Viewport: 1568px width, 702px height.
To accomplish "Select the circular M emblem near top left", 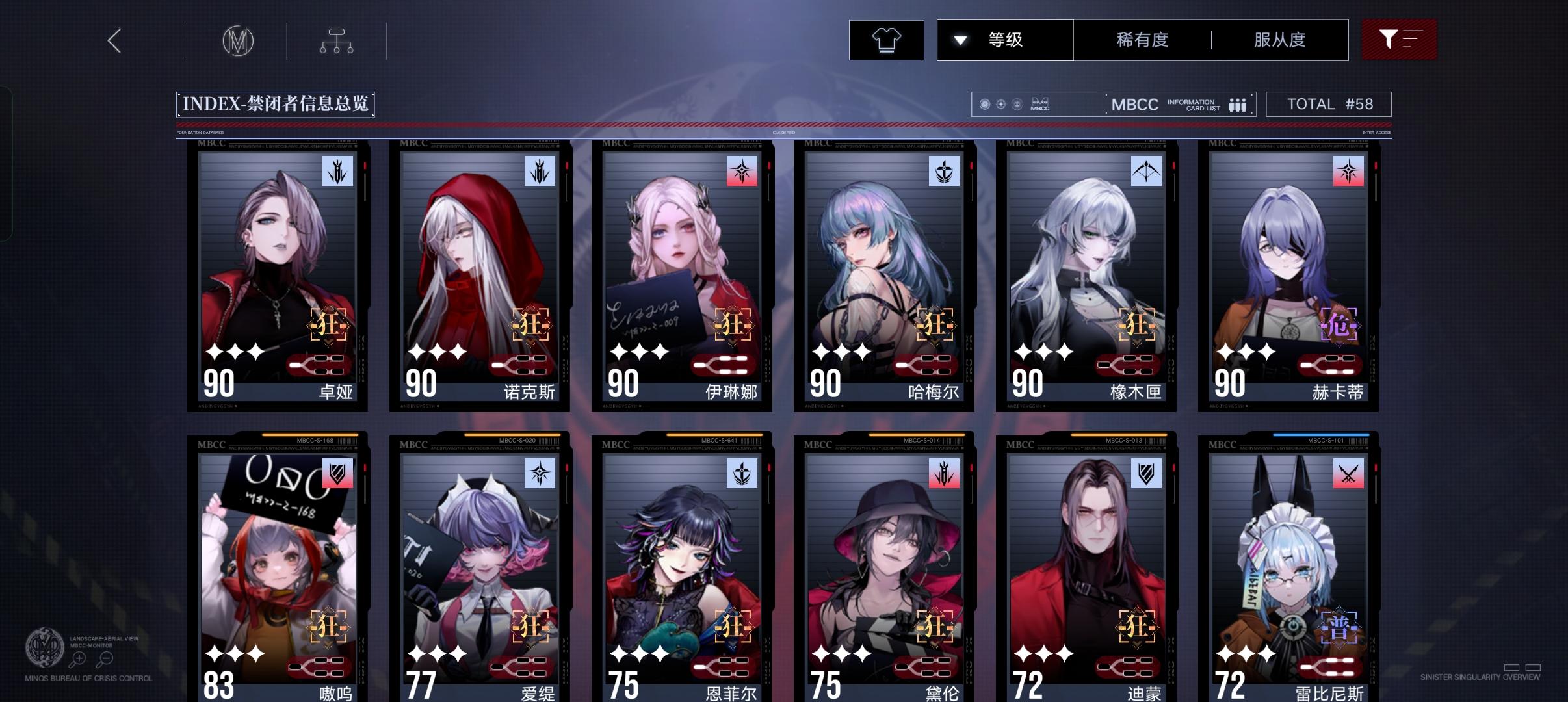I will tap(239, 40).
